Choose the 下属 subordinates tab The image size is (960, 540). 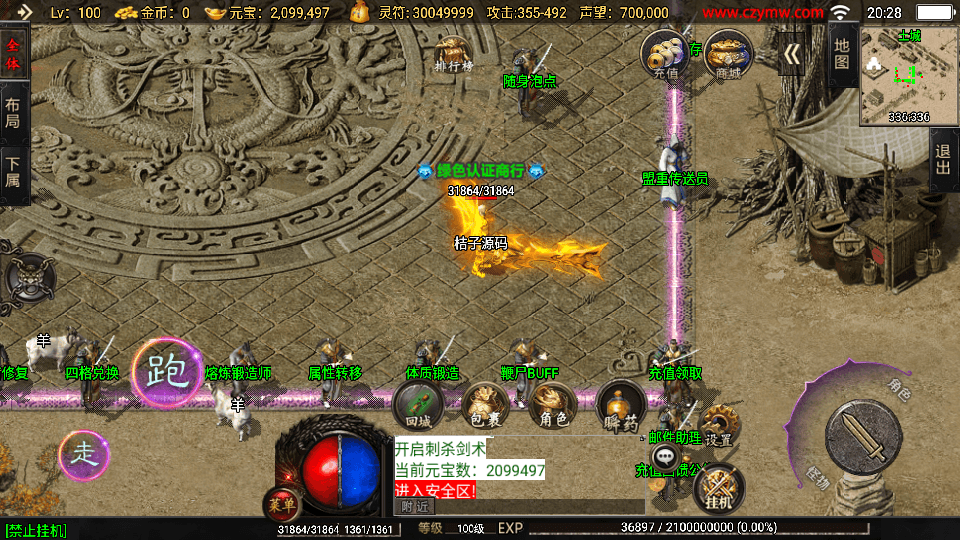[x=13, y=172]
